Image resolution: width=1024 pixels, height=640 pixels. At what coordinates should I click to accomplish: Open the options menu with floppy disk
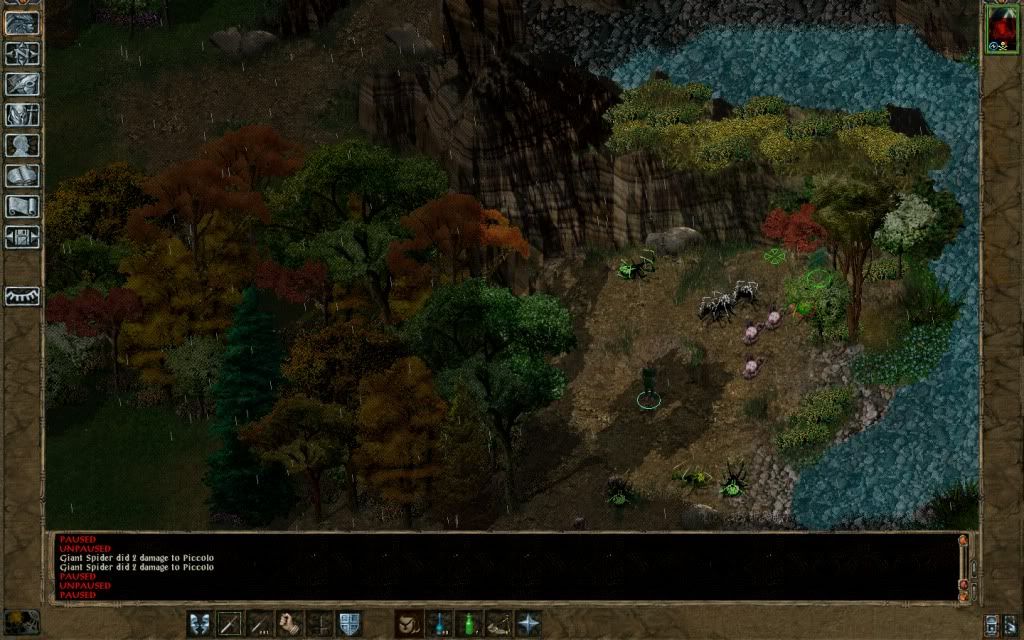pyautogui.click(x=22, y=237)
